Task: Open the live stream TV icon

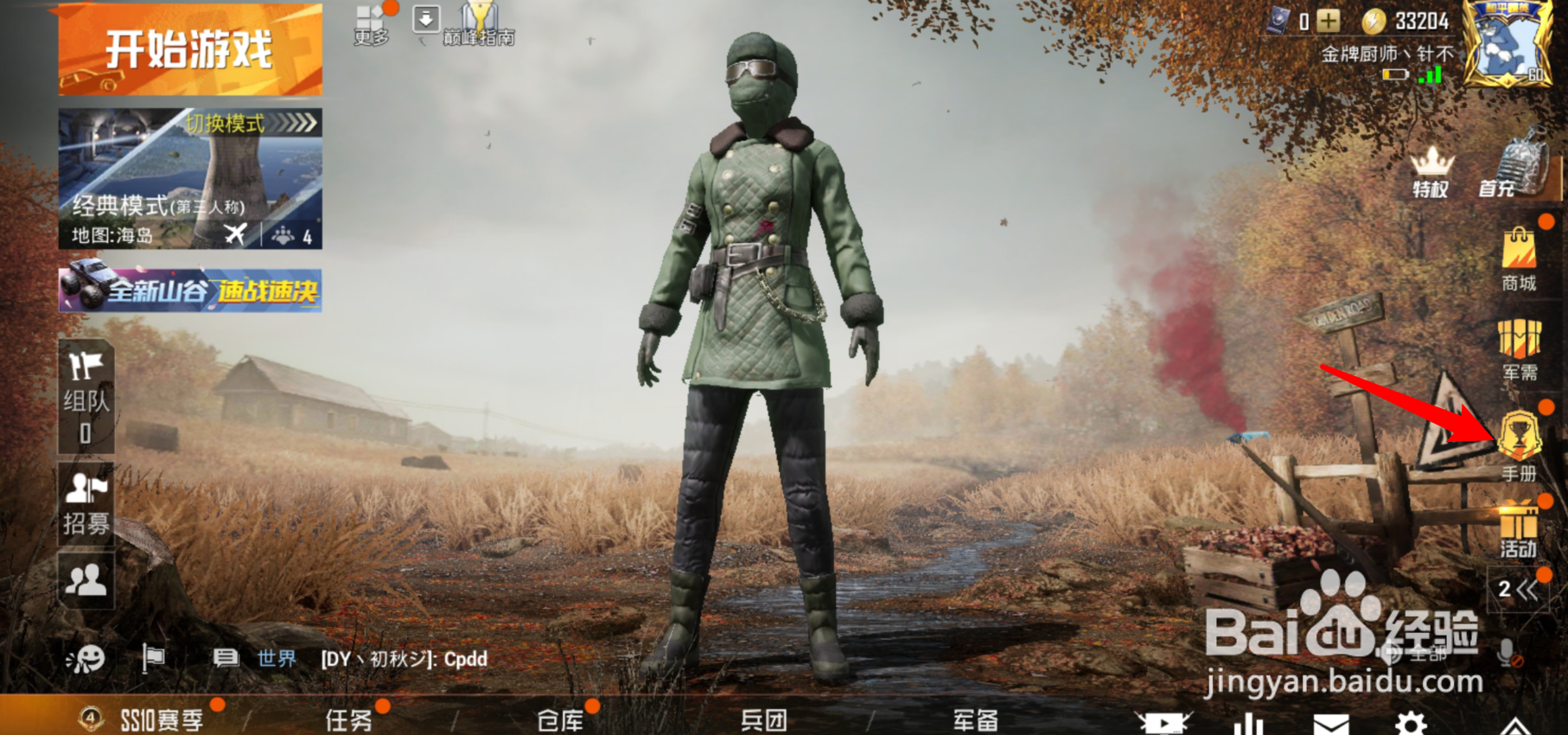Action: [1166, 725]
